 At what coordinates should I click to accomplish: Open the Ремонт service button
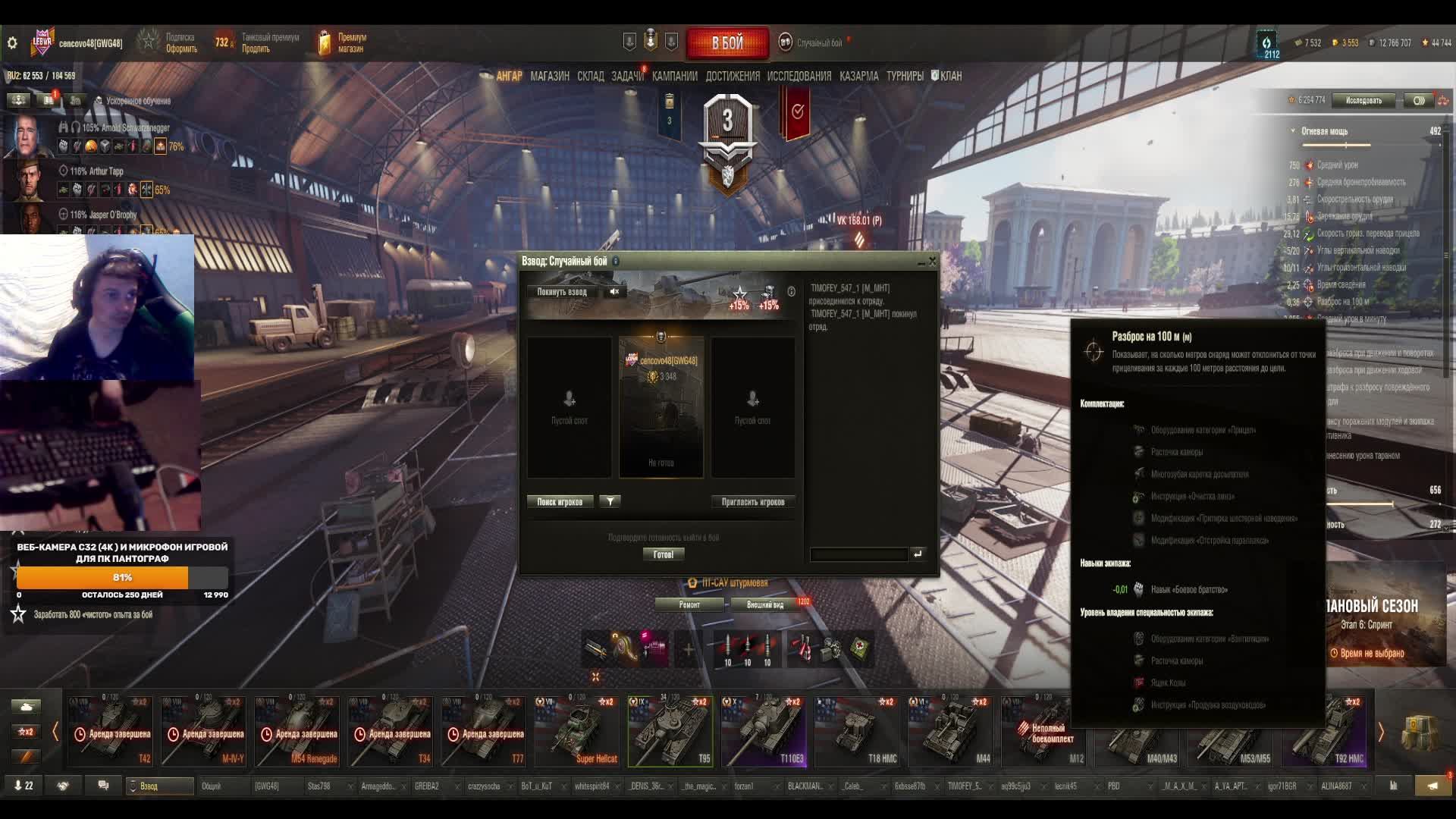(689, 604)
